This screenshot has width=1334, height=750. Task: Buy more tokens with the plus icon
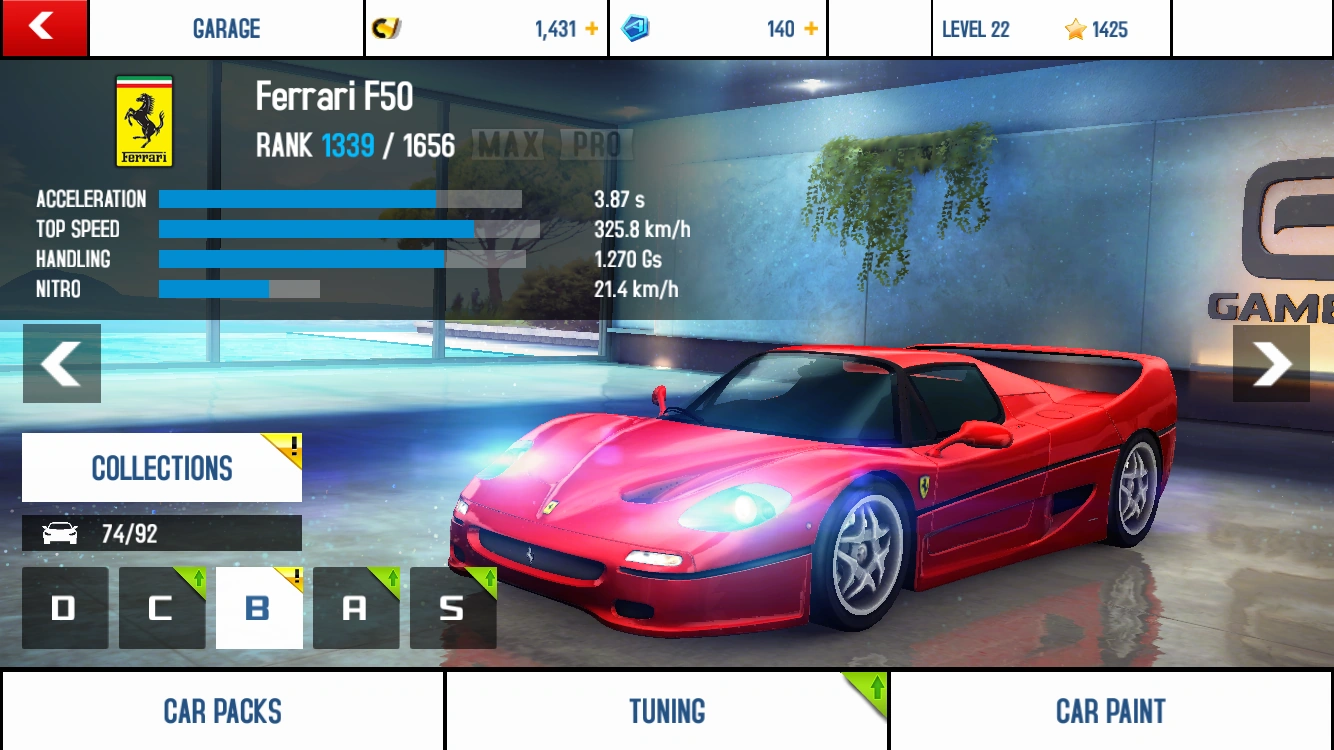[811, 29]
